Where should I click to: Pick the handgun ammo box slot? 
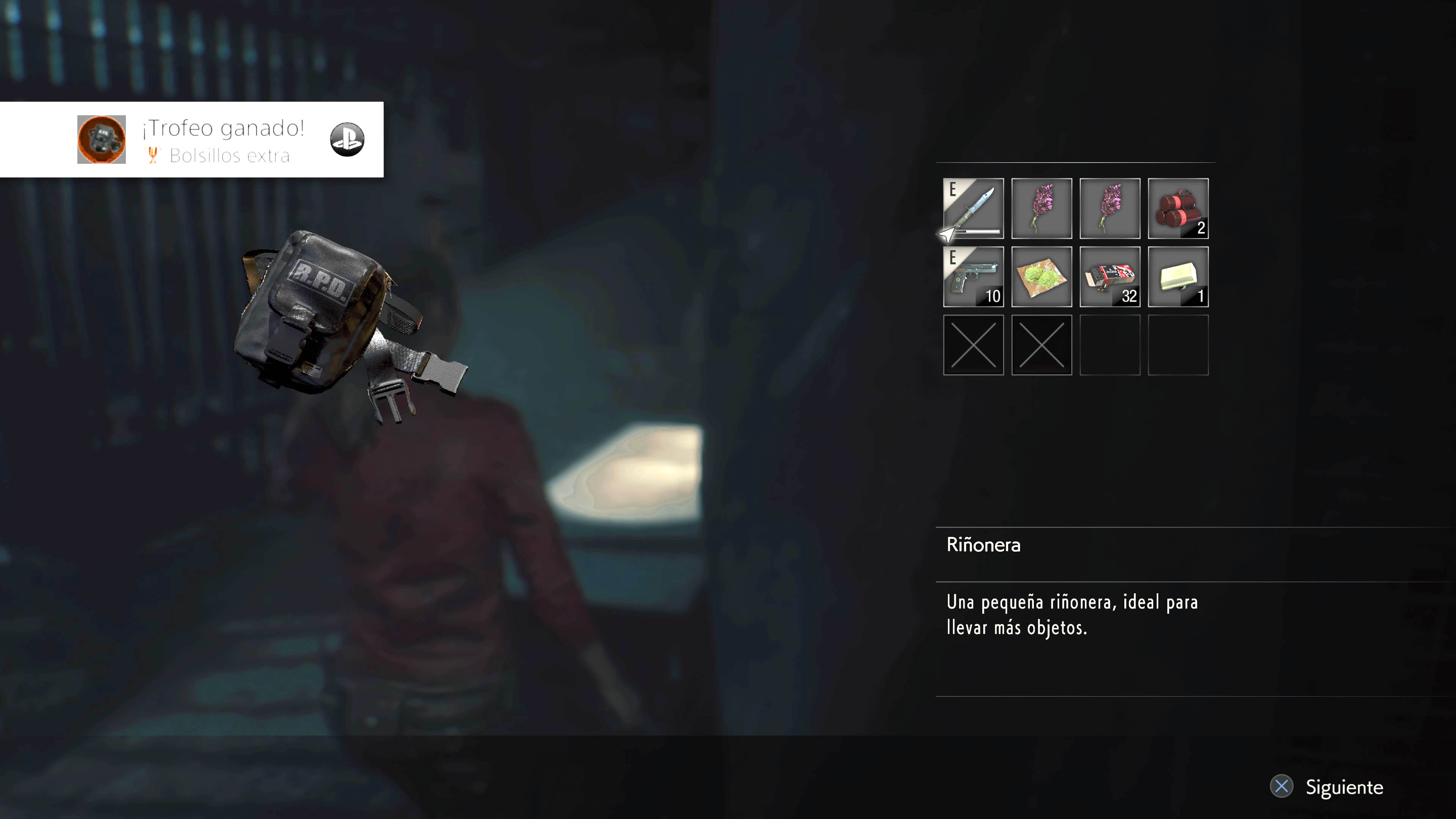point(1109,276)
